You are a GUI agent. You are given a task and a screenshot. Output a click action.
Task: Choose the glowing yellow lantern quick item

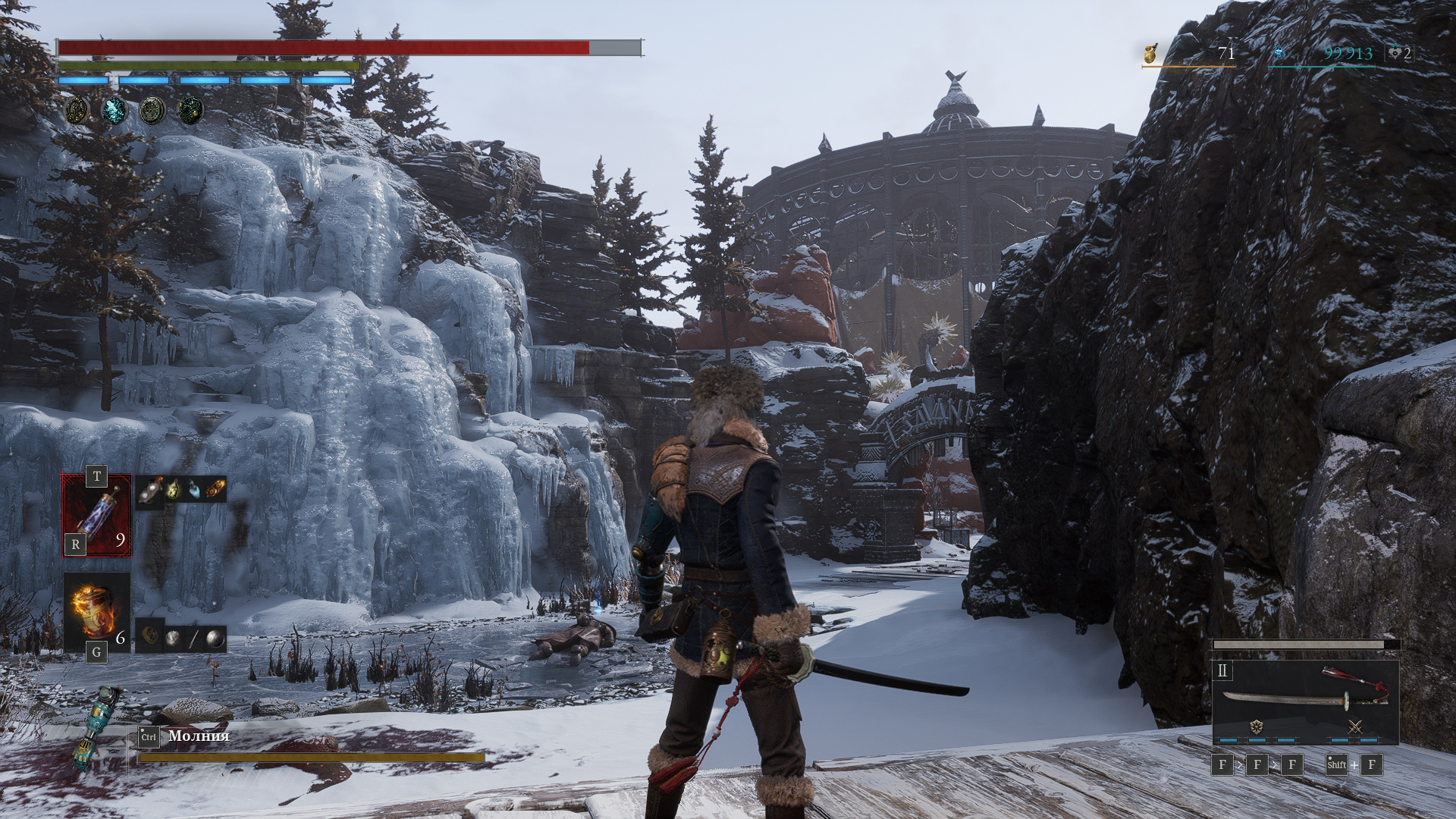(174, 491)
